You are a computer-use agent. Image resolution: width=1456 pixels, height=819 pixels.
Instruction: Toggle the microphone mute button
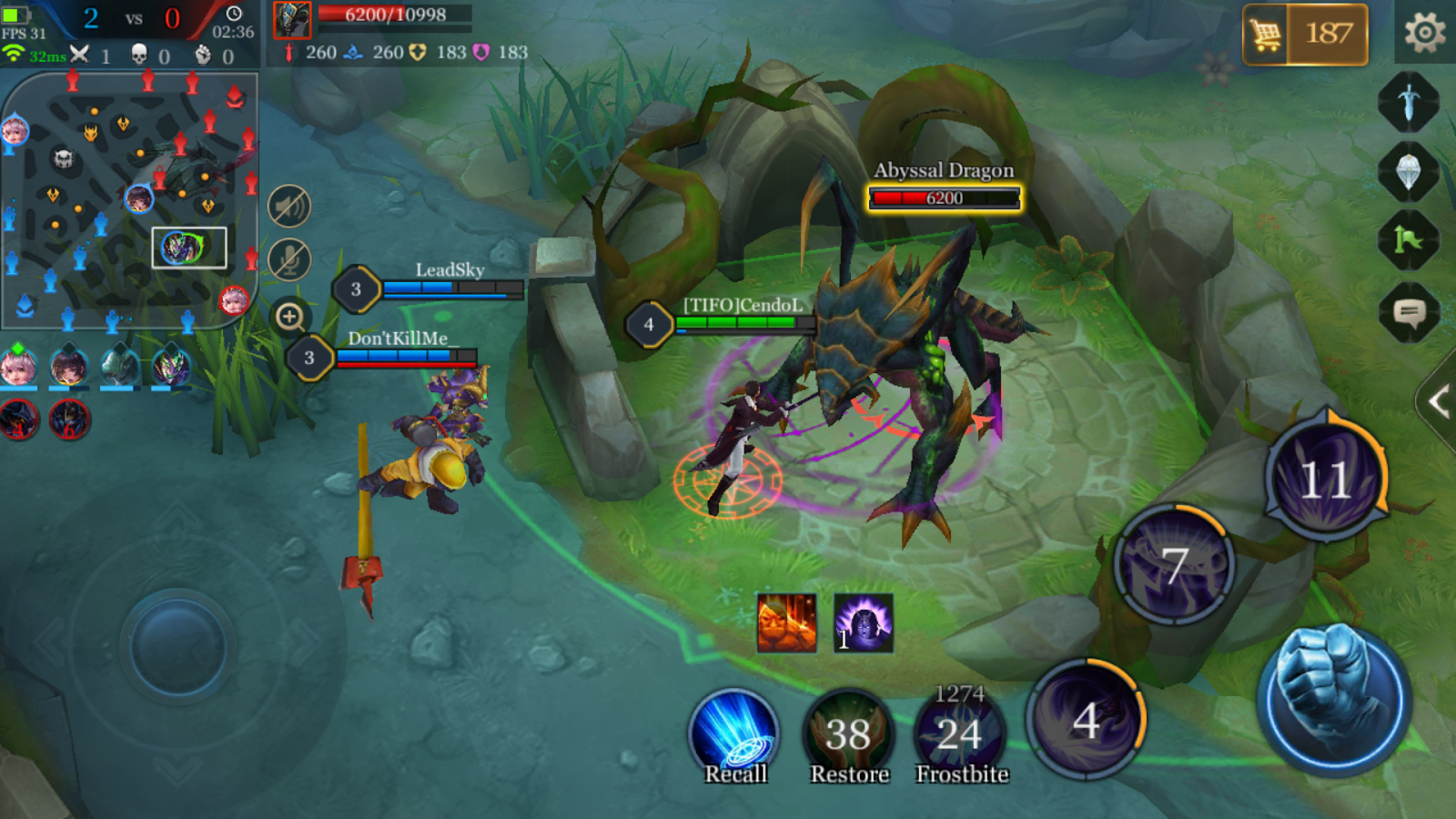click(x=289, y=260)
